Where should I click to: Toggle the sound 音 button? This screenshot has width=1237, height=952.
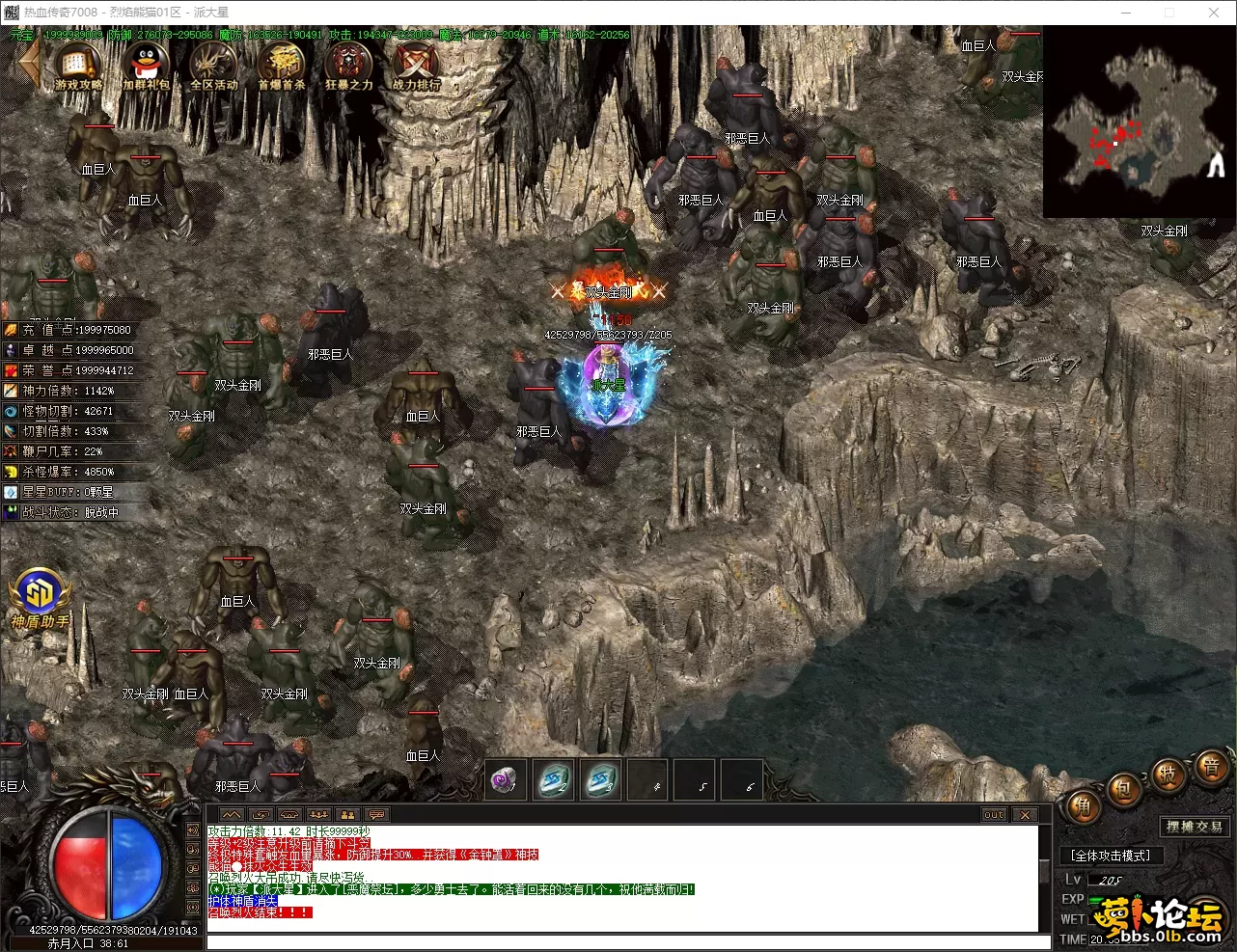(1210, 767)
